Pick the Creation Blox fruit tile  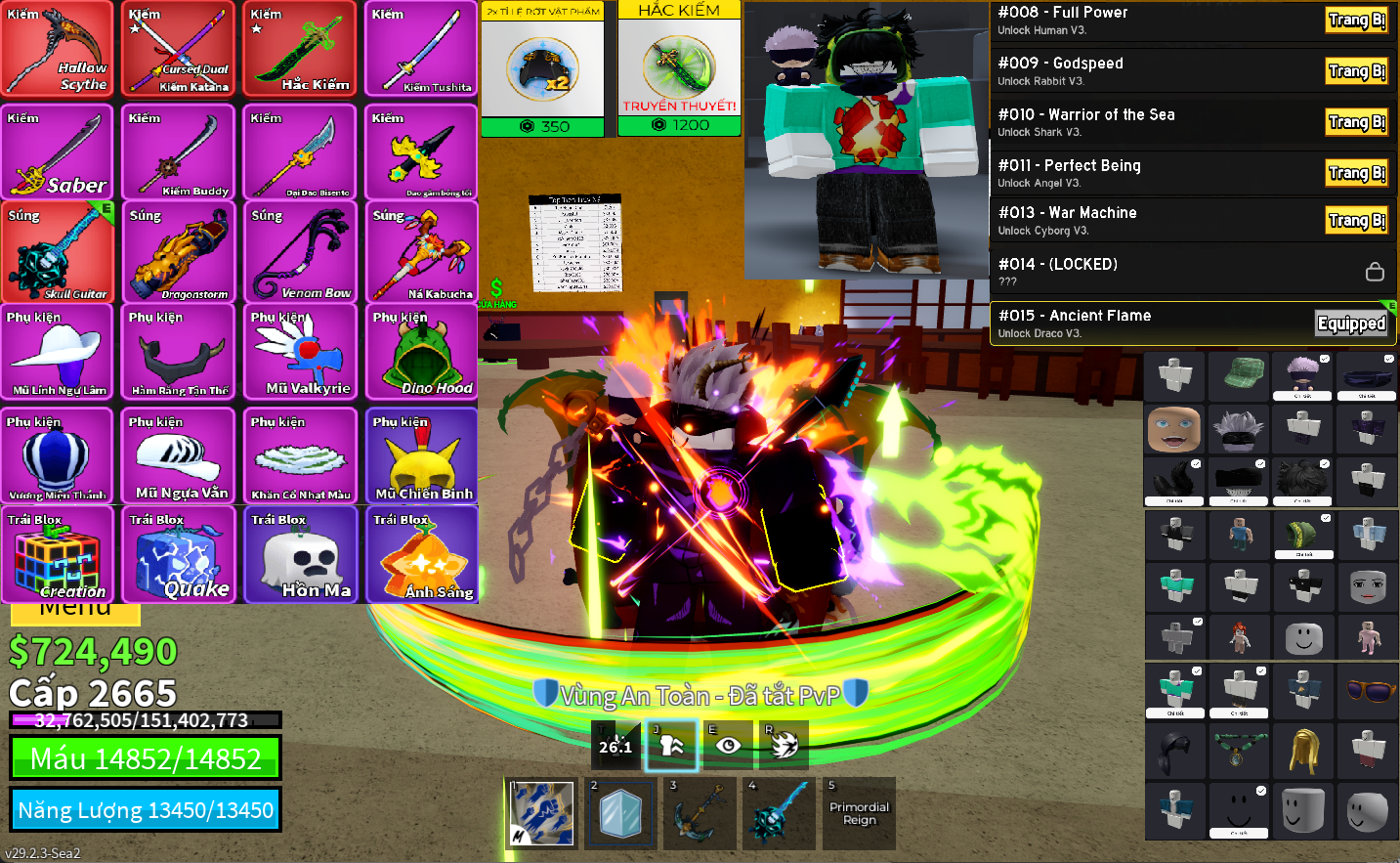coord(58,554)
